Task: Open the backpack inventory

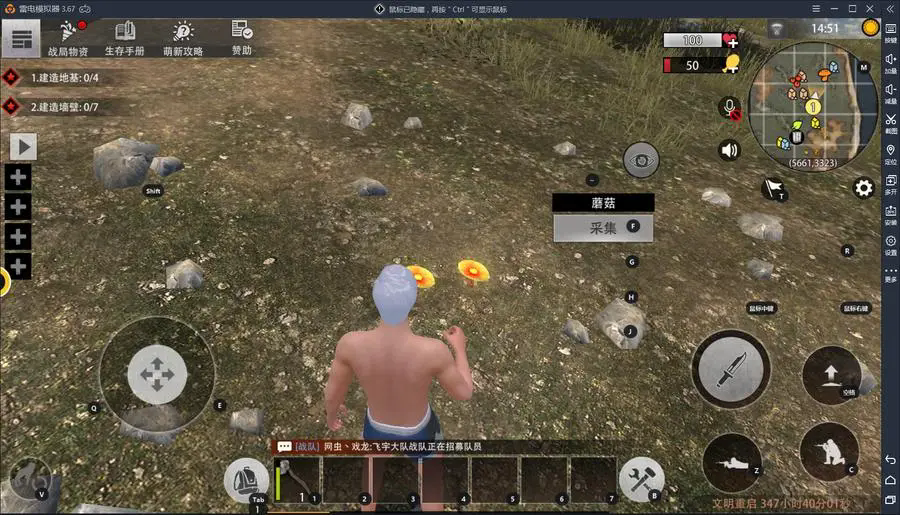Action: click(245, 479)
